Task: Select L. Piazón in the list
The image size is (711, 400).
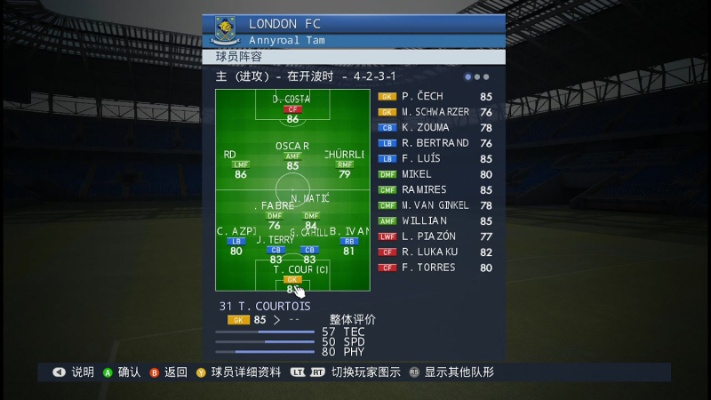Action: (436, 236)
